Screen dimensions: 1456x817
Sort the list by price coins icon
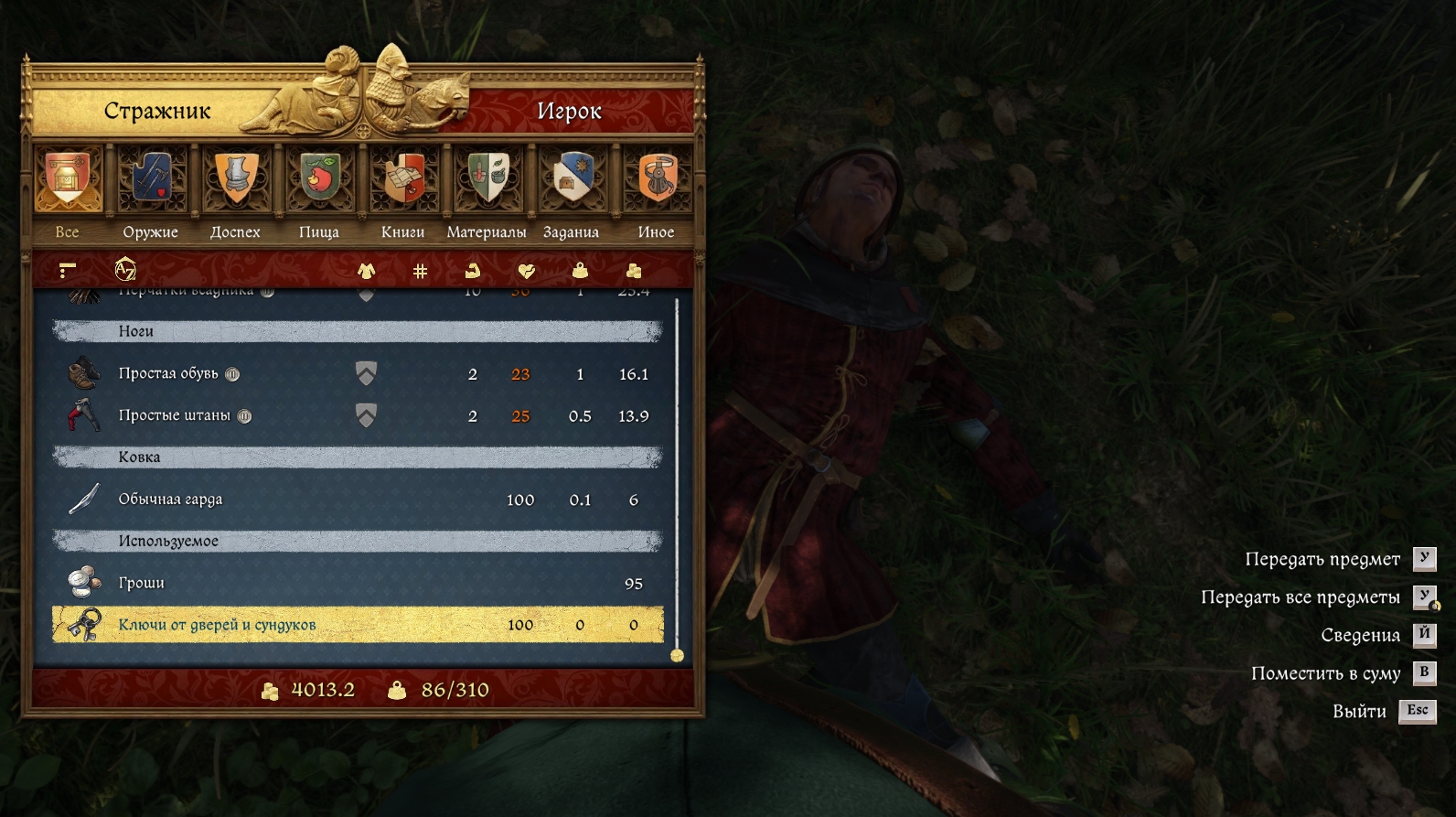[x=633, y=270]
